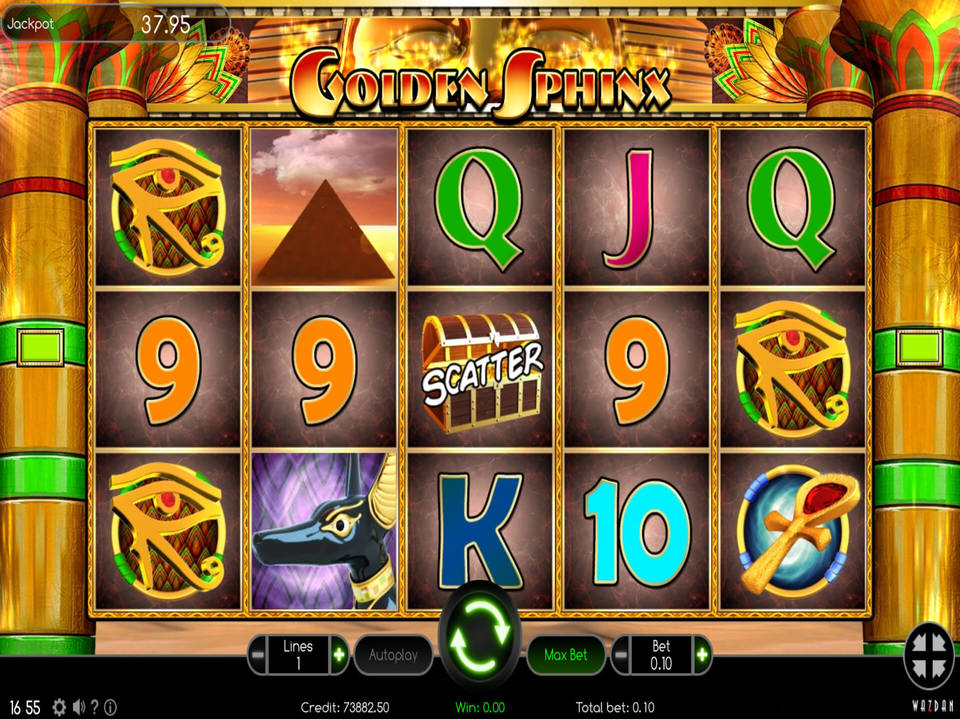Toggle sound with the speaker icon
960x719 pixels.
click(x=78, y=708)
